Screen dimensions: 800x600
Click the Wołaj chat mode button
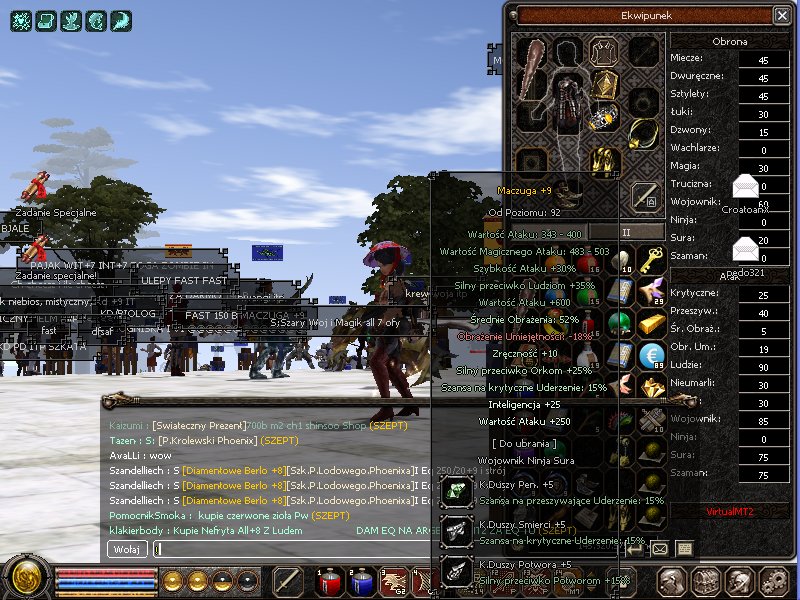click(x=127, y=548)
